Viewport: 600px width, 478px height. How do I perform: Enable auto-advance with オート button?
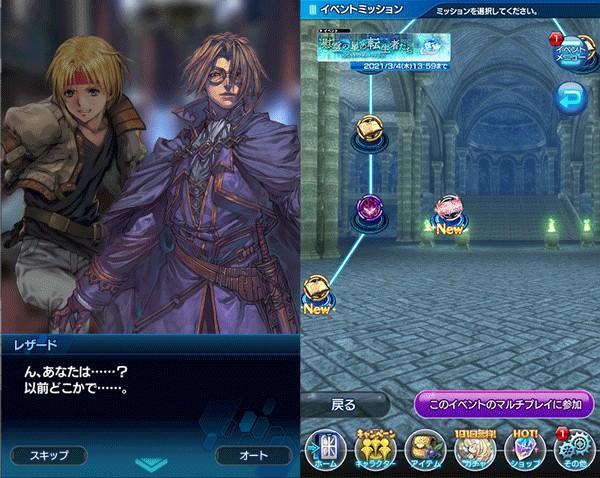click(252, 455)
